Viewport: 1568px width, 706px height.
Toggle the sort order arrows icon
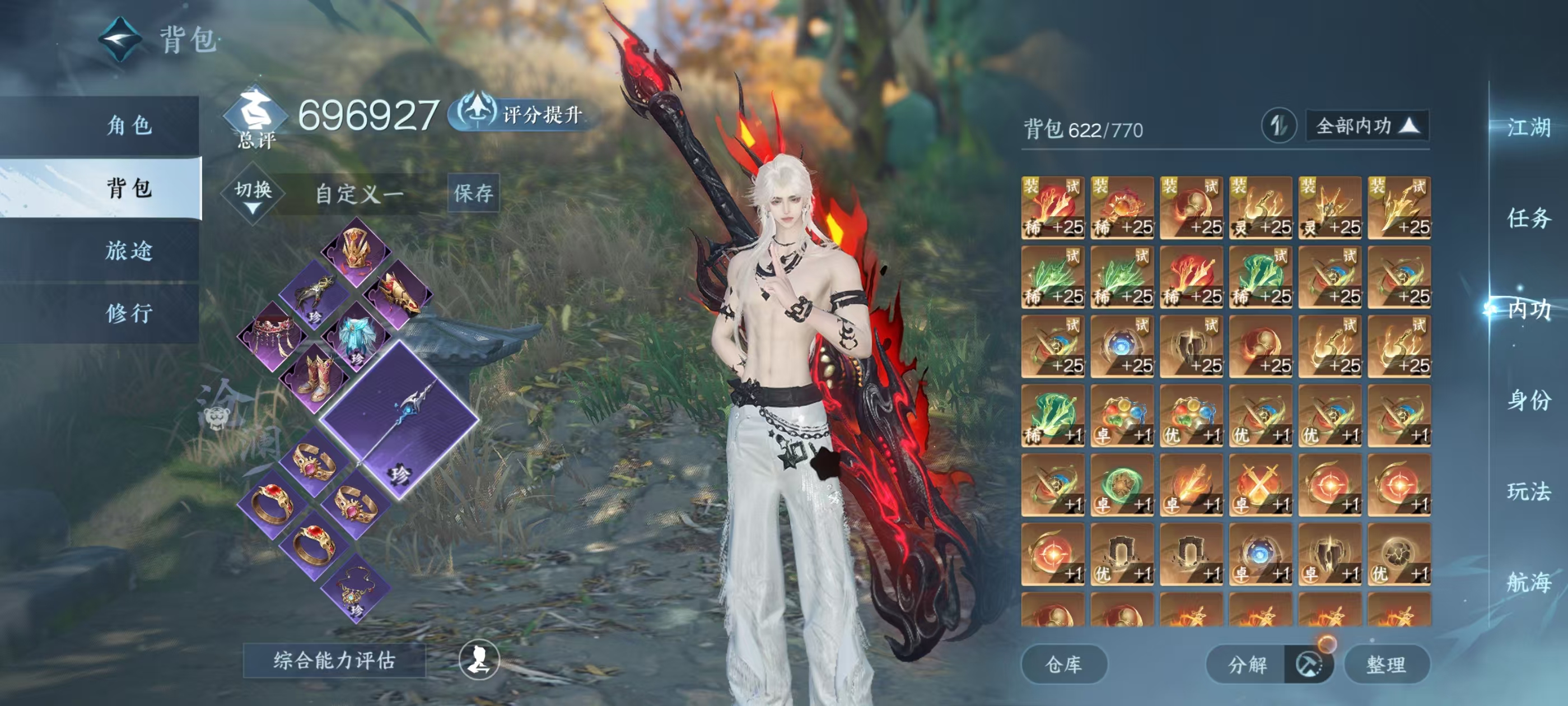(1278, 126)
